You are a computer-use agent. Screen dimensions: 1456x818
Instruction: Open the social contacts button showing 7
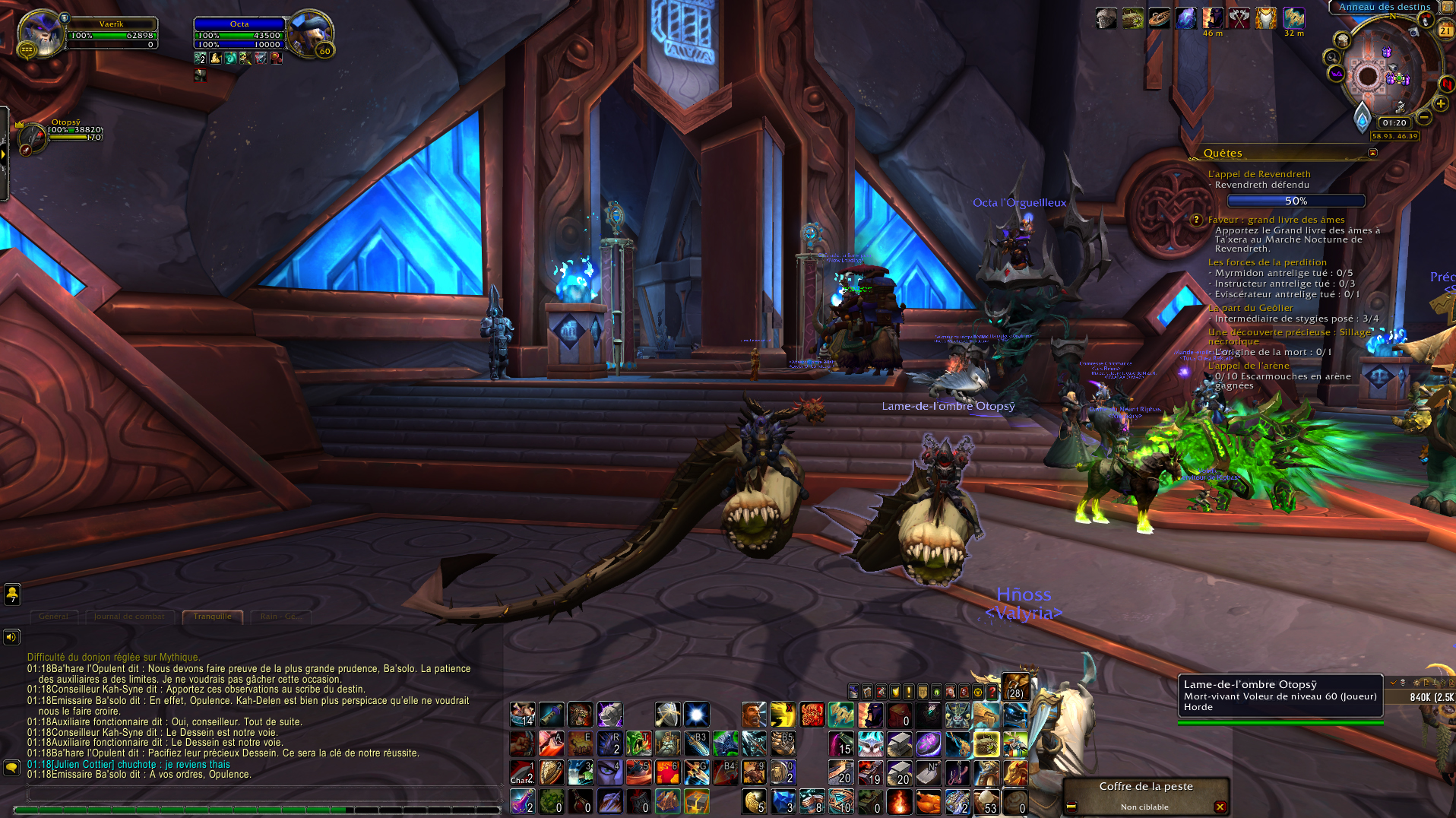tap(12, 594)
